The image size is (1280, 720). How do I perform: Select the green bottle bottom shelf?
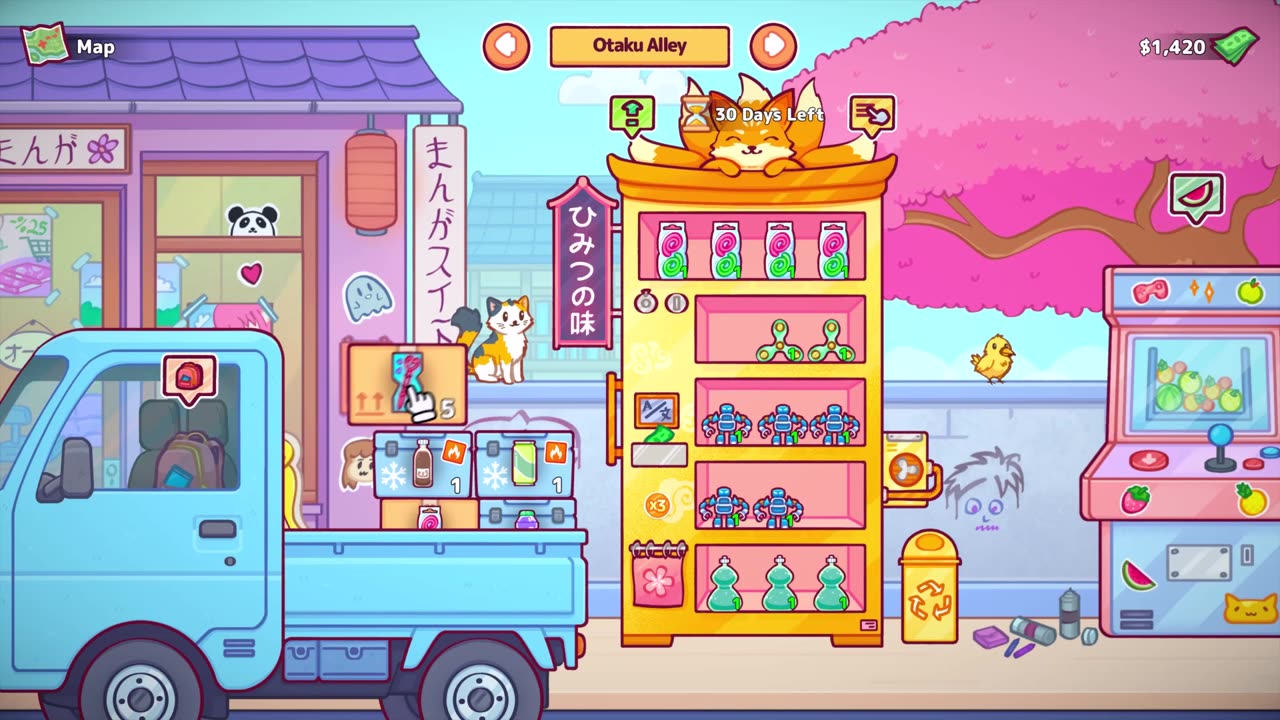pos(780,578)
